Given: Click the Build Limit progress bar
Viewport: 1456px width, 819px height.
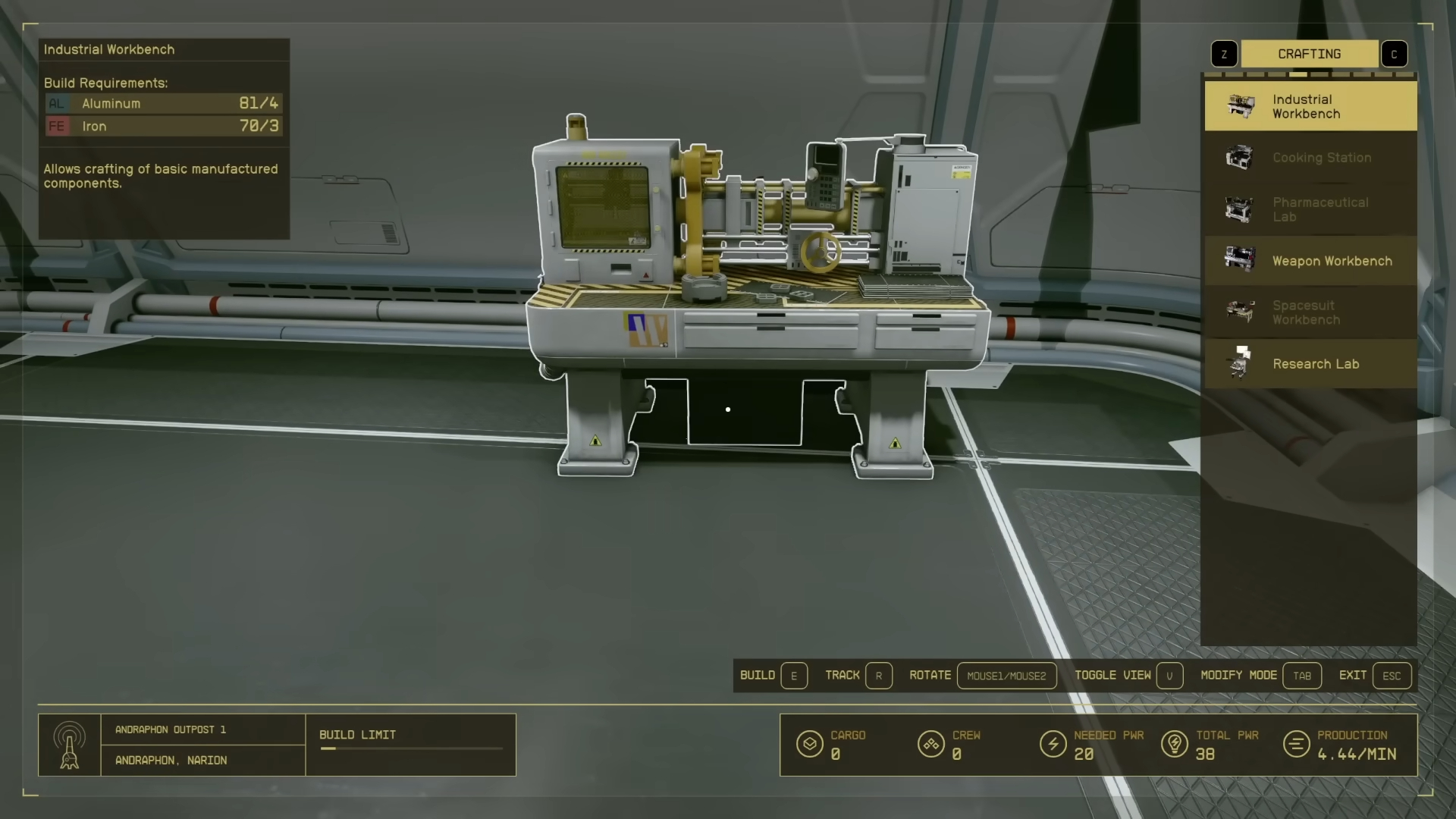Looking at the screenshot, I should [410, 749].
